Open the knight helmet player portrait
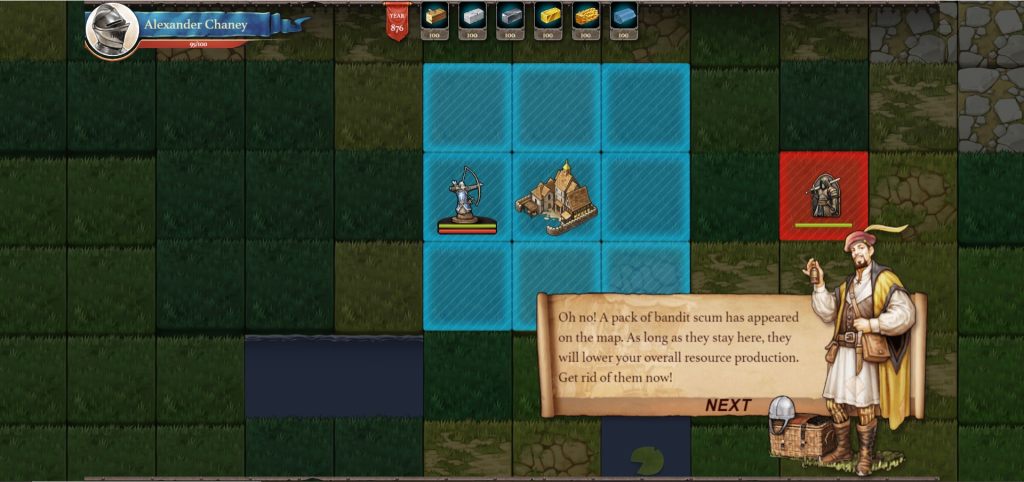 (x=111, y=30)
